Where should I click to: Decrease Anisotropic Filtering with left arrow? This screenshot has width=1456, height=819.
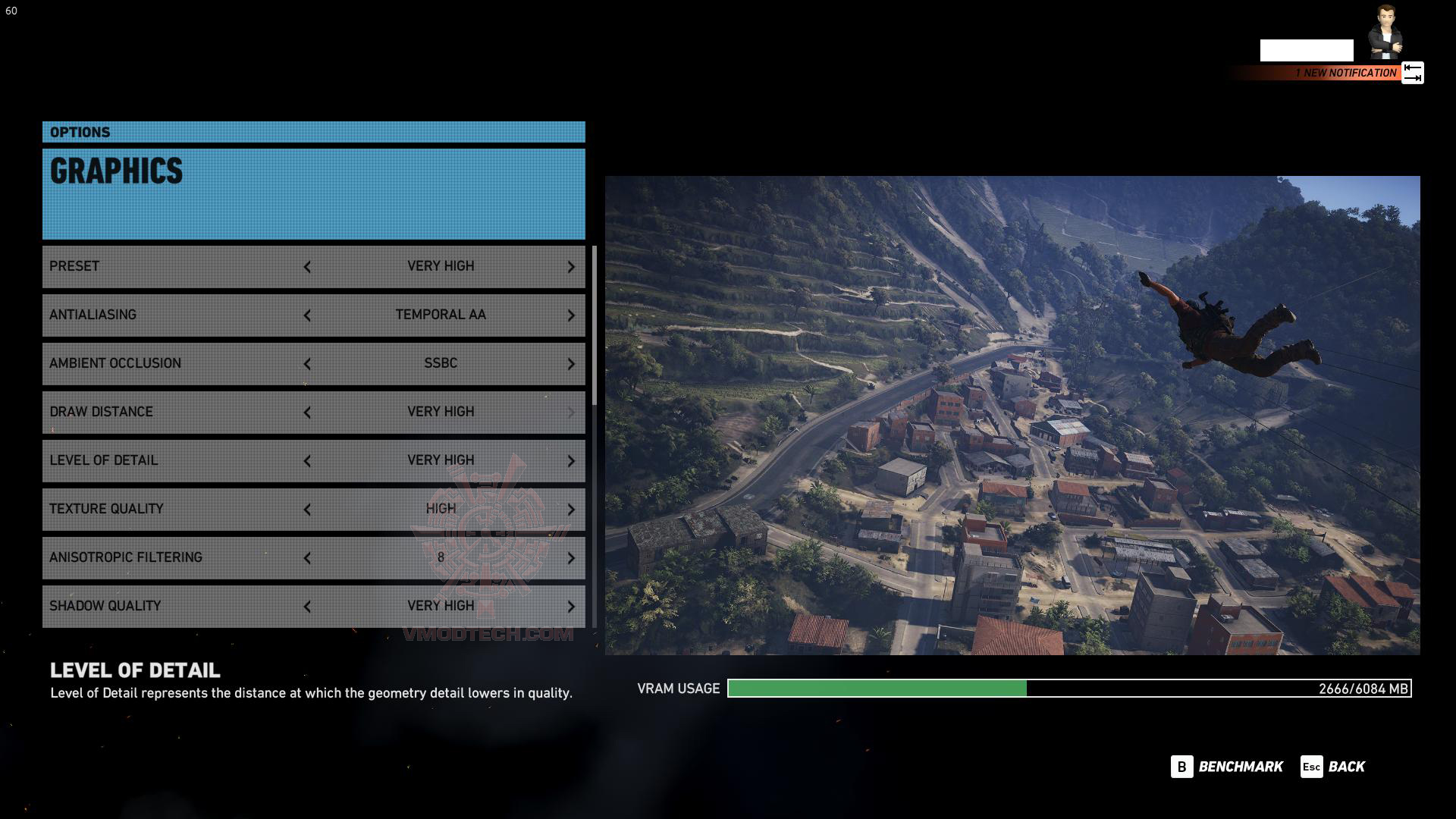coord(307,558)
